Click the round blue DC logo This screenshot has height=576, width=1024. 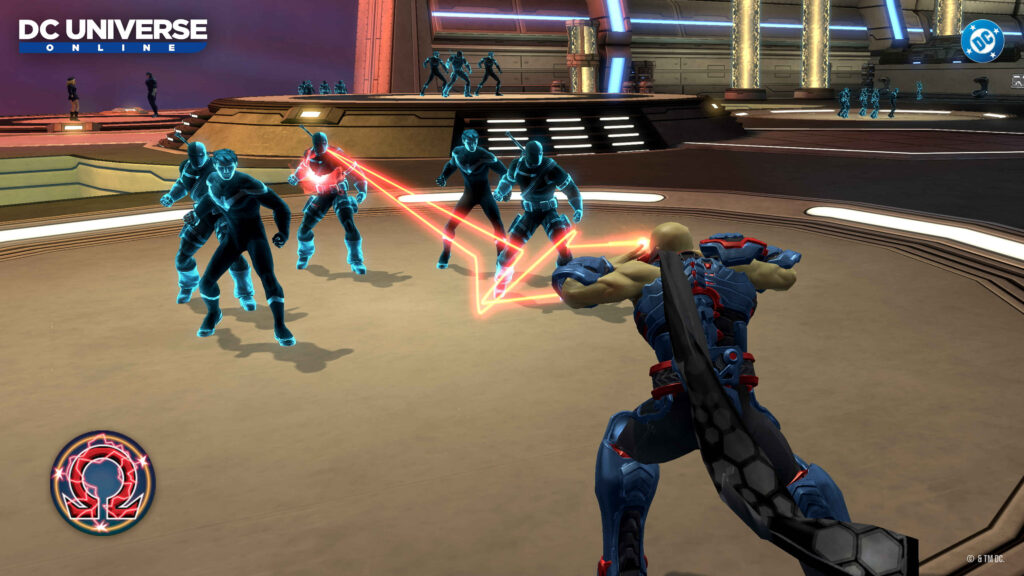(x=981, y=41)
